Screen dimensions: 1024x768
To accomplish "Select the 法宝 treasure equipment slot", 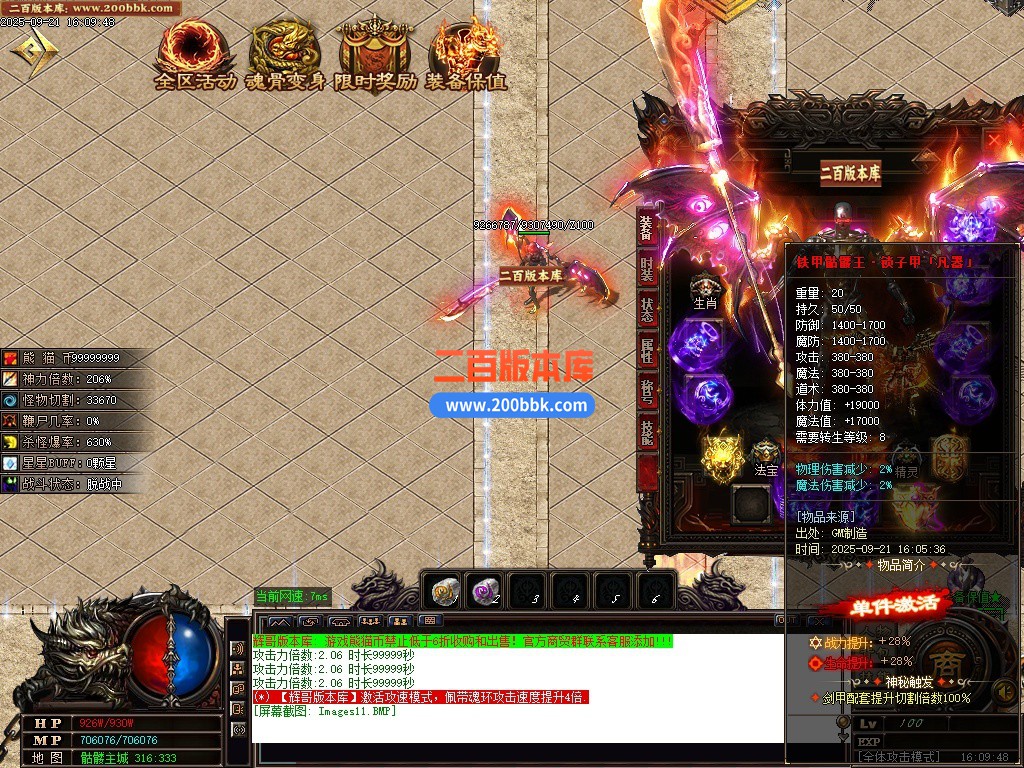I will 766,458.
